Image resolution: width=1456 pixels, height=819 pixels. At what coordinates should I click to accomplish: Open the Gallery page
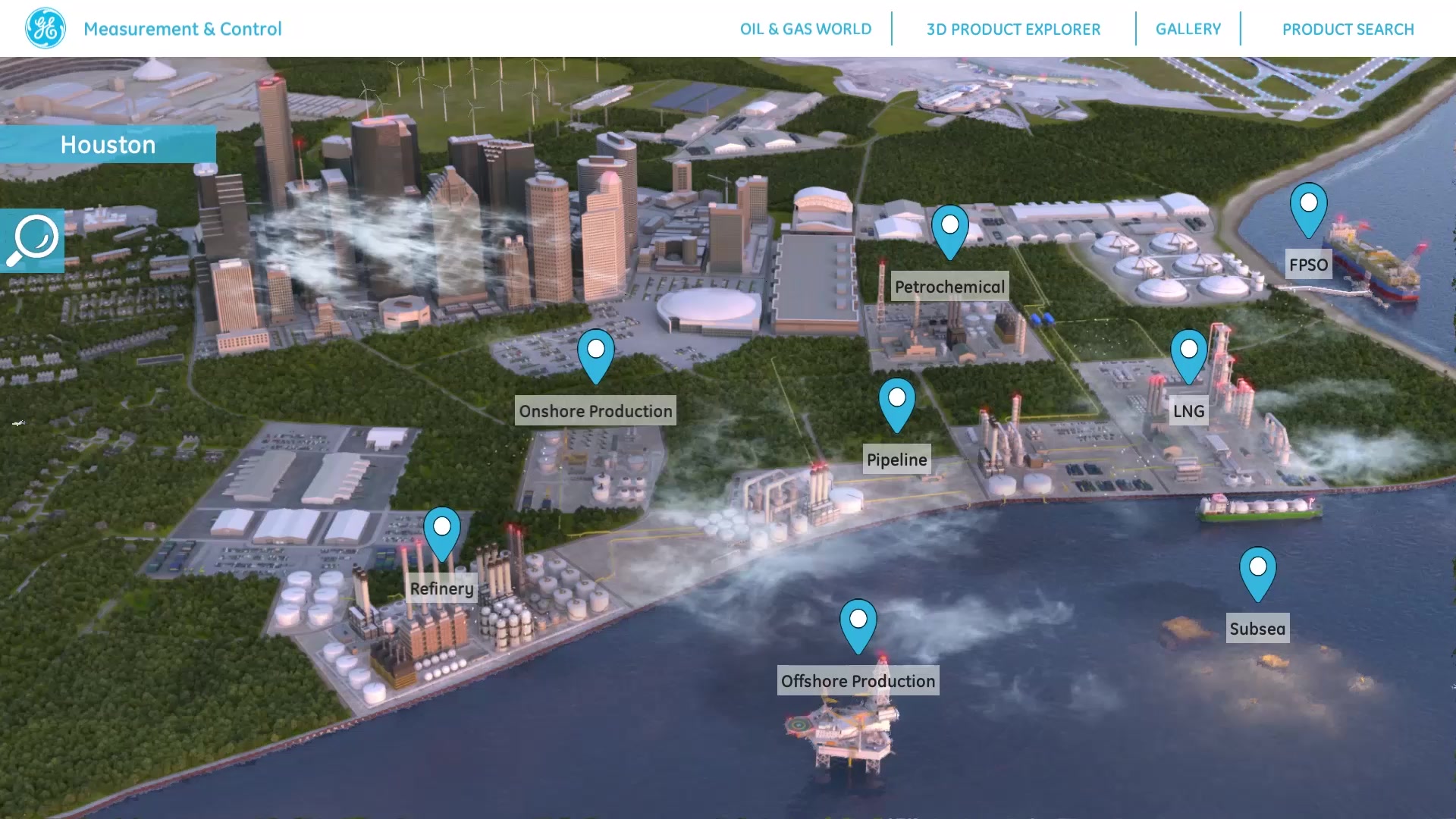click(x=1188, y=29)
